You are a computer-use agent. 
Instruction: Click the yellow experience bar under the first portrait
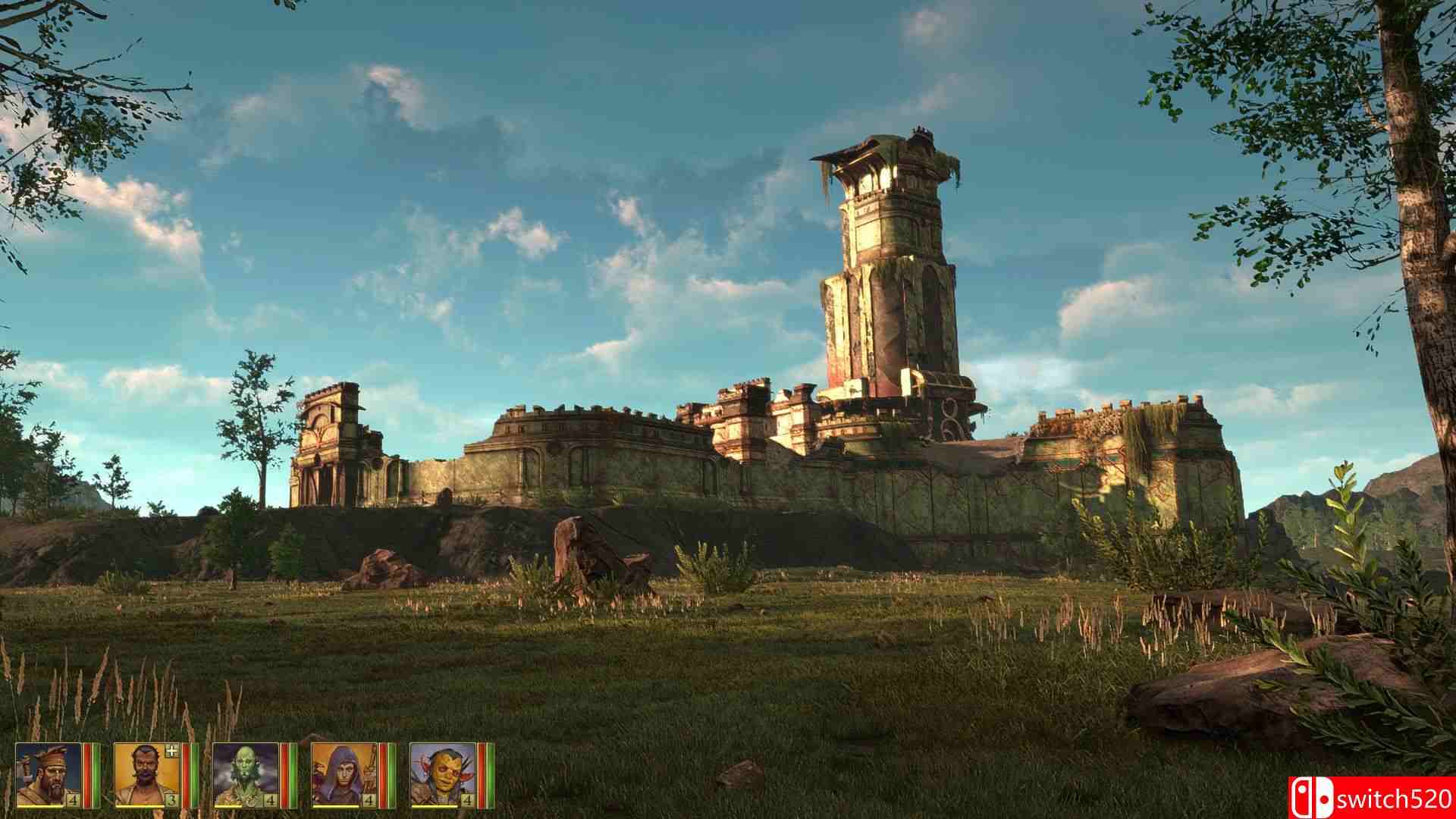click(x=41, y=806)
